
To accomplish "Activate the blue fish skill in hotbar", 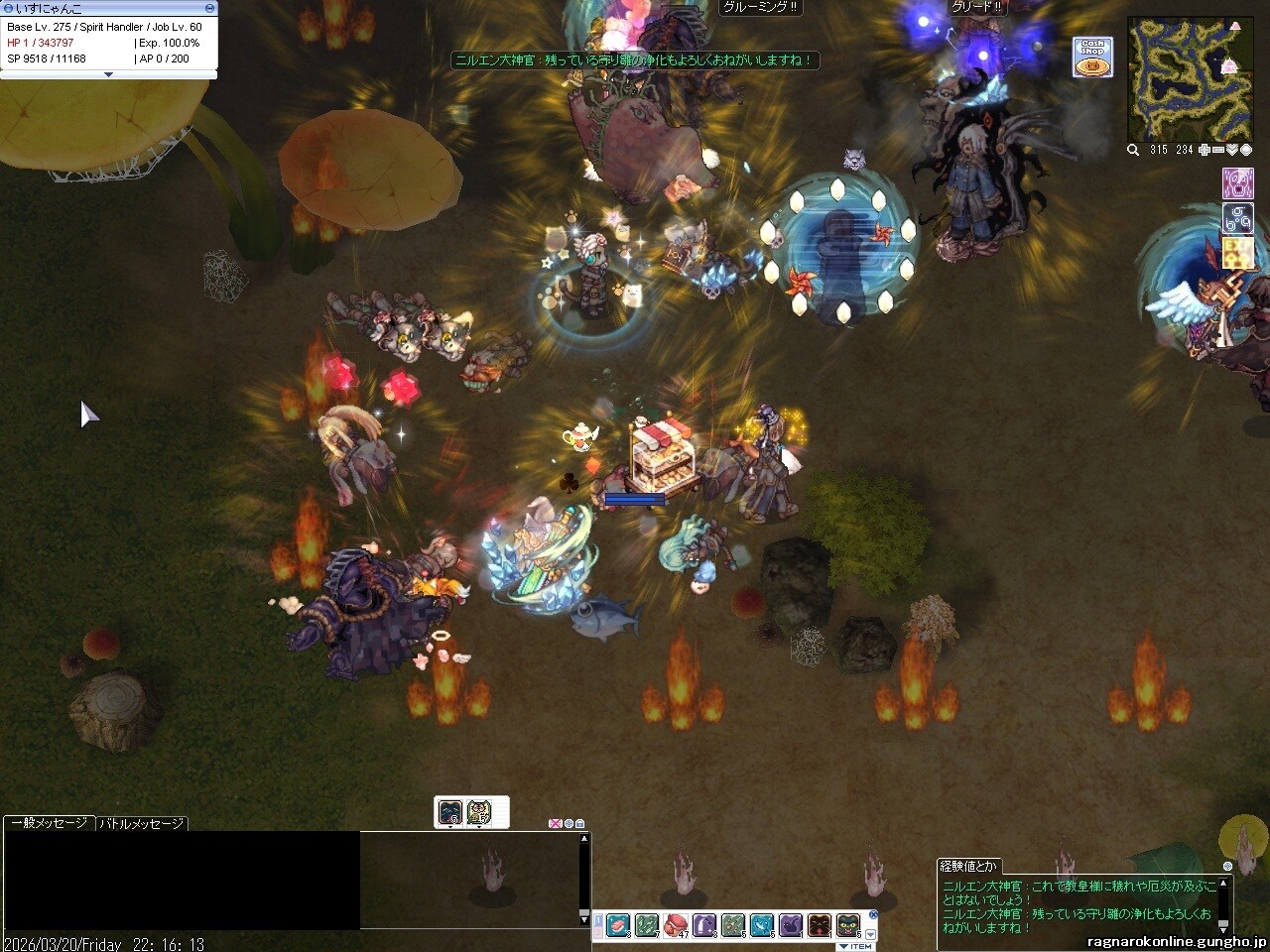I will (762, 926).
